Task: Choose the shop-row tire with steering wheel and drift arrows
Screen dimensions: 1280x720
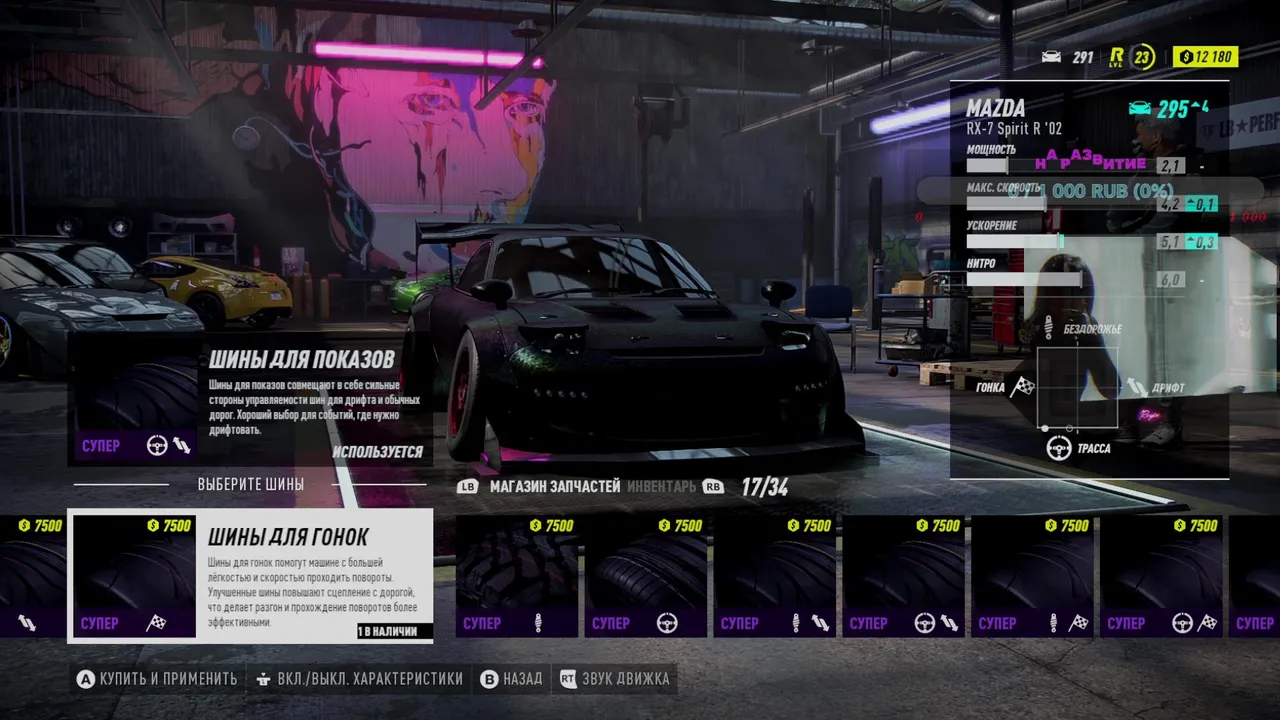Action: coord(905,575)
